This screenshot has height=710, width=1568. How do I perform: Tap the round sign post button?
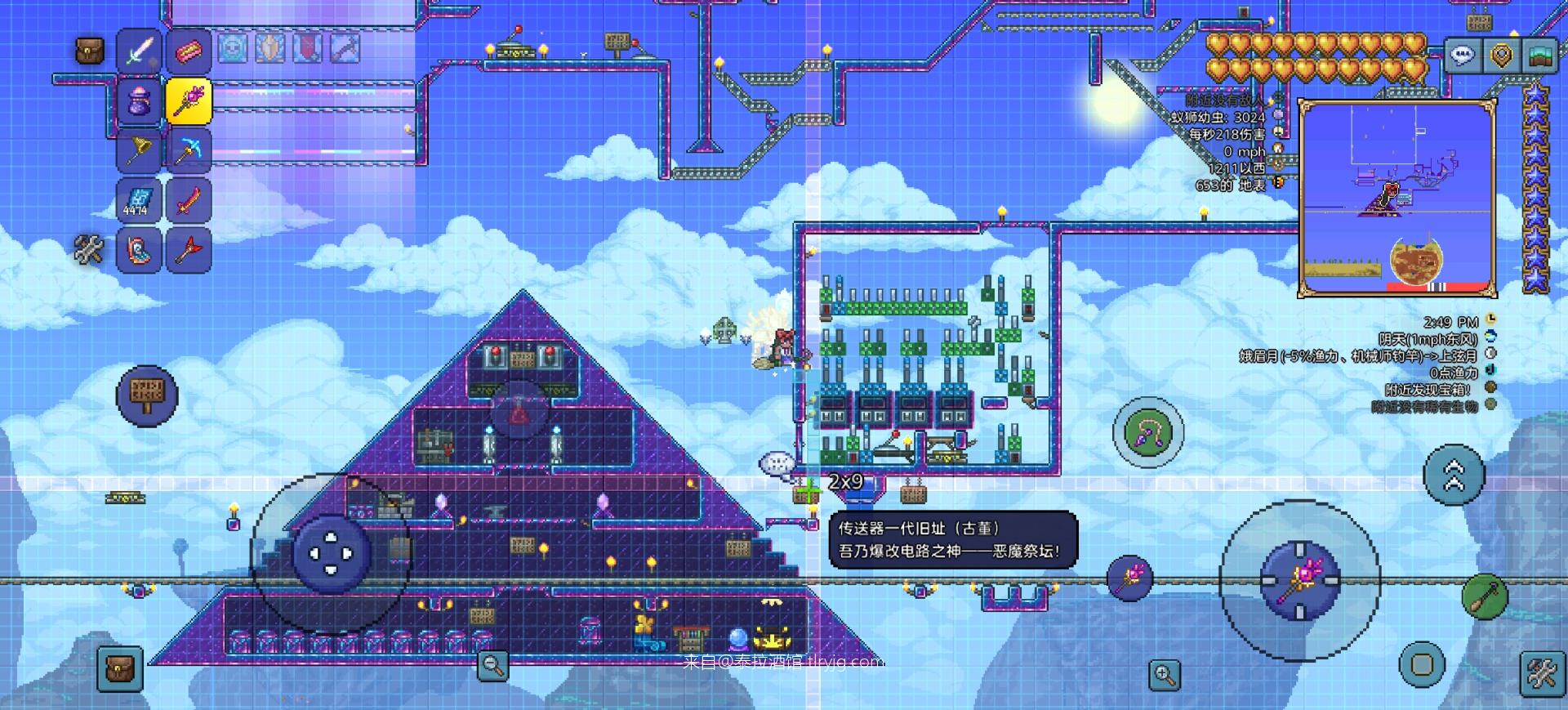pyautogui.click(x=147, y=395)
